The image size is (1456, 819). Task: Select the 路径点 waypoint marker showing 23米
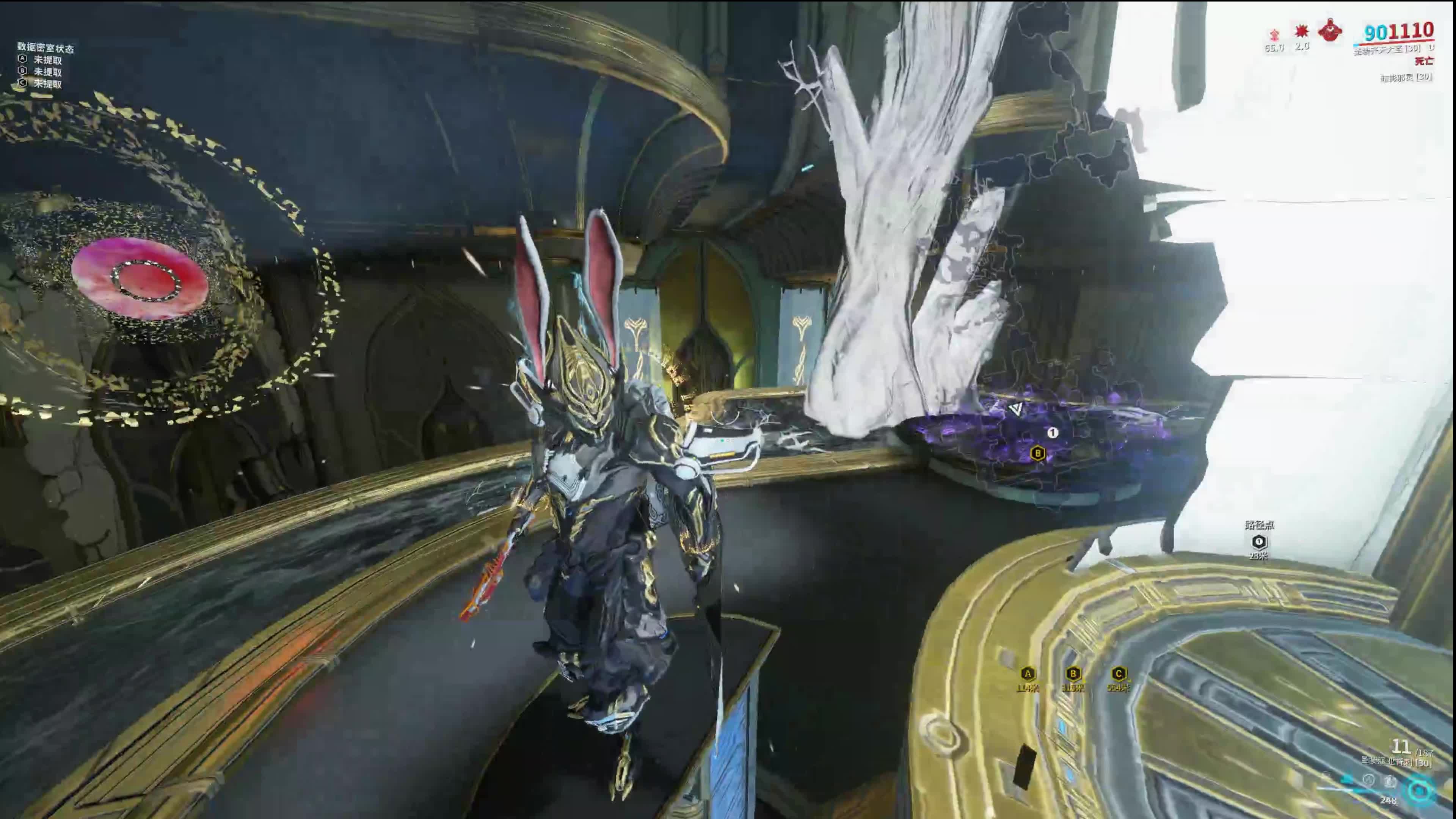point(1259,541)
